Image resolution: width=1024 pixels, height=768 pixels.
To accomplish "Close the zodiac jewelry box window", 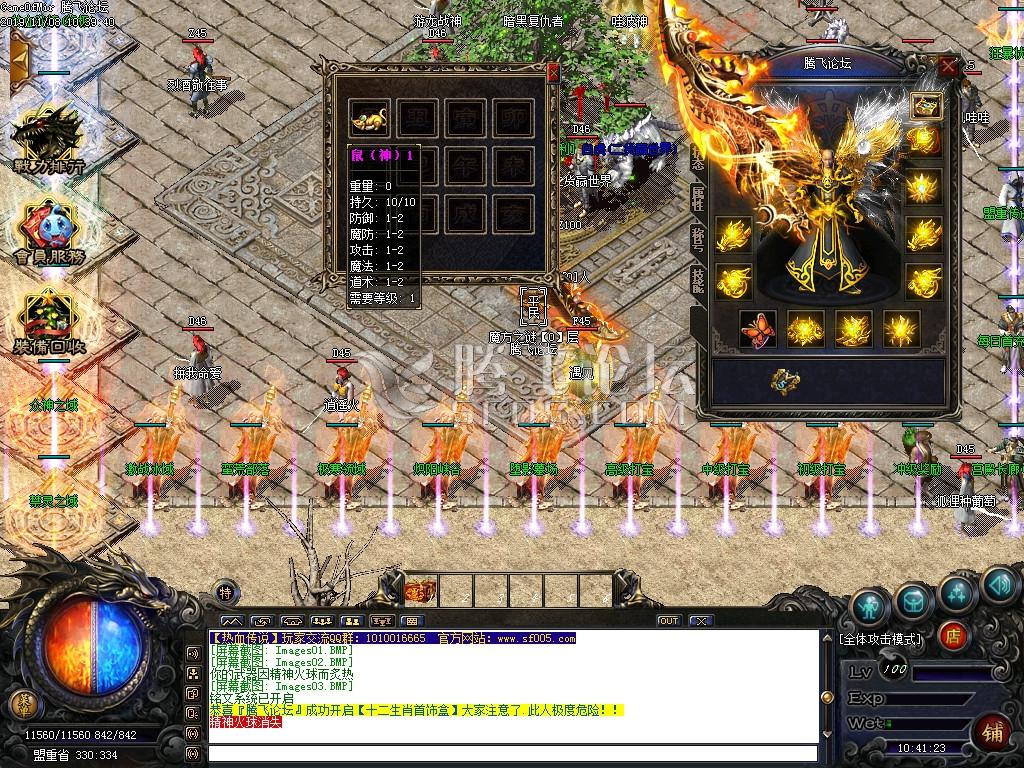I will 553,71.
